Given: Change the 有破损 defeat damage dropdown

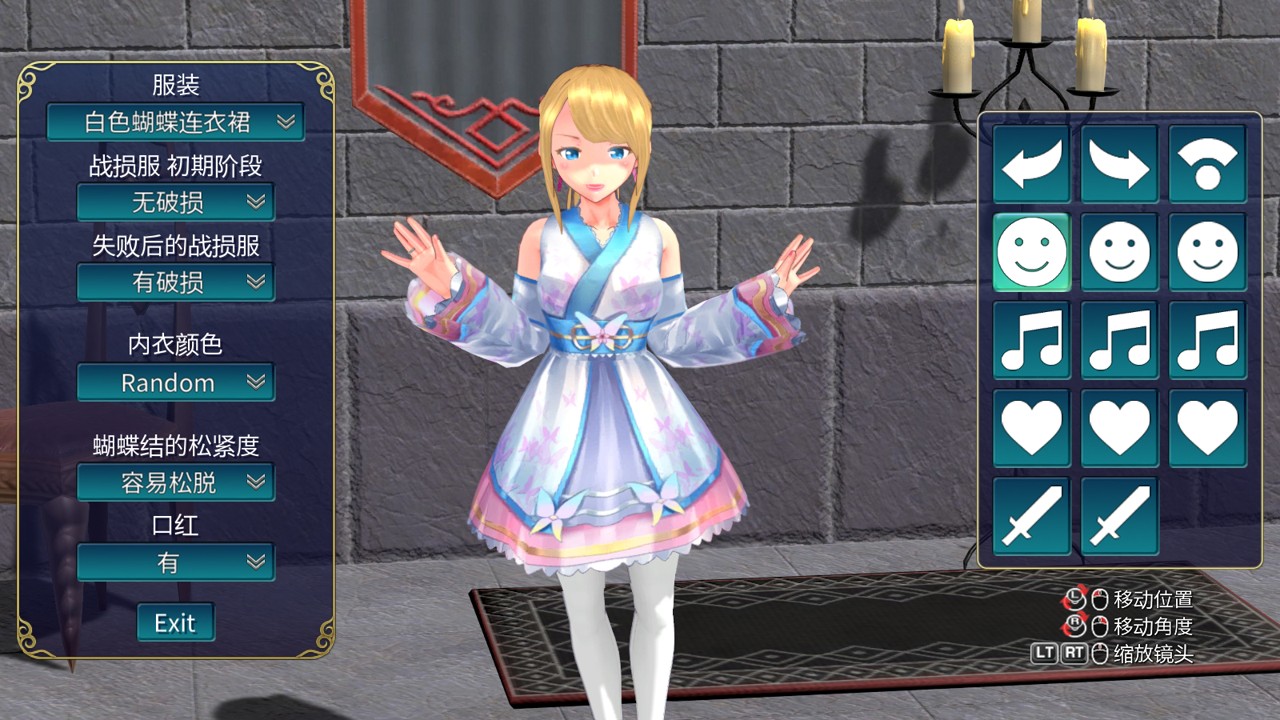Looking at the screenshot, I should 175,282.
